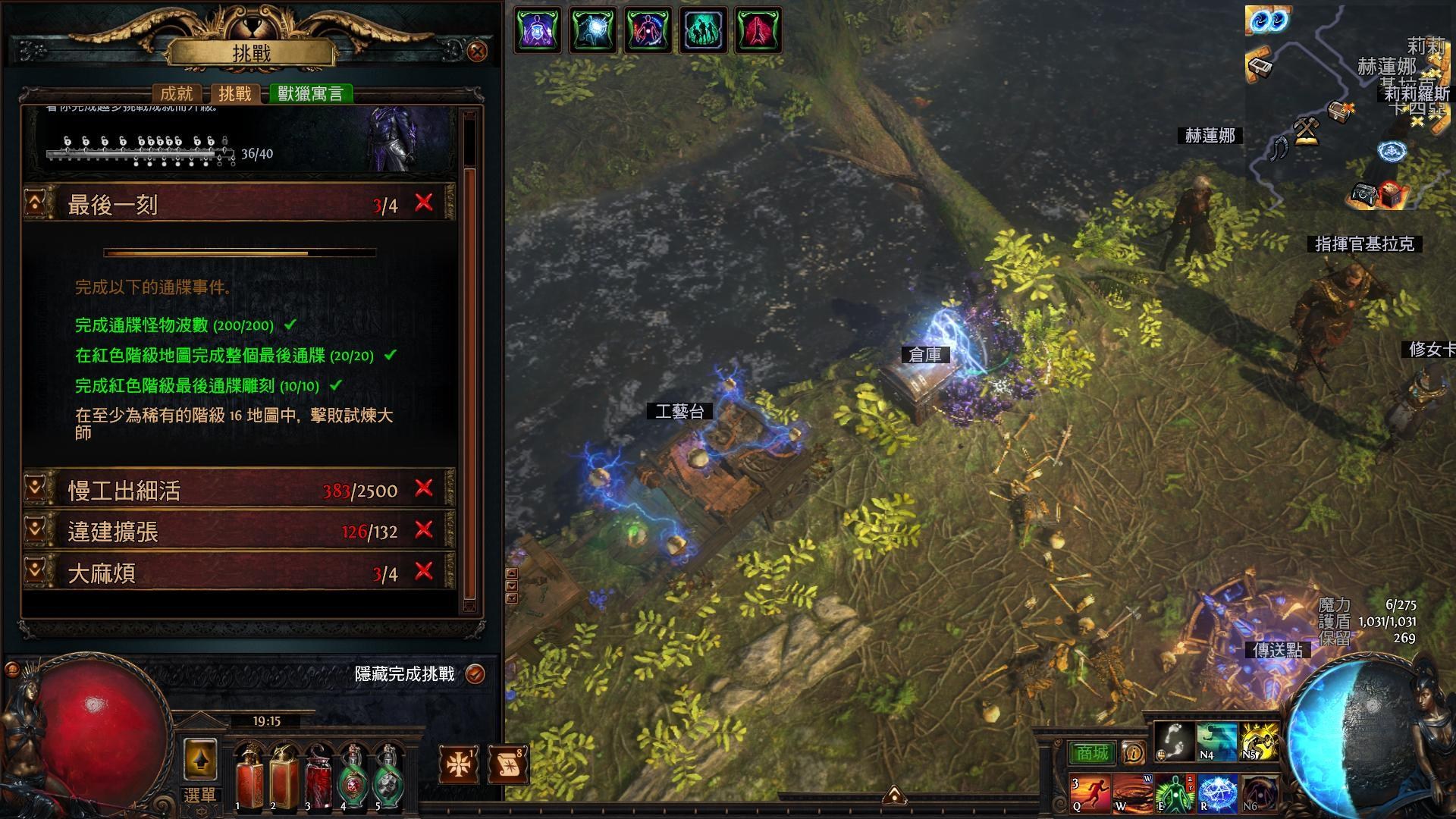Expand the 違建擴張 challenge details
The image size is (1456, 819).
[x=35, y=532]
